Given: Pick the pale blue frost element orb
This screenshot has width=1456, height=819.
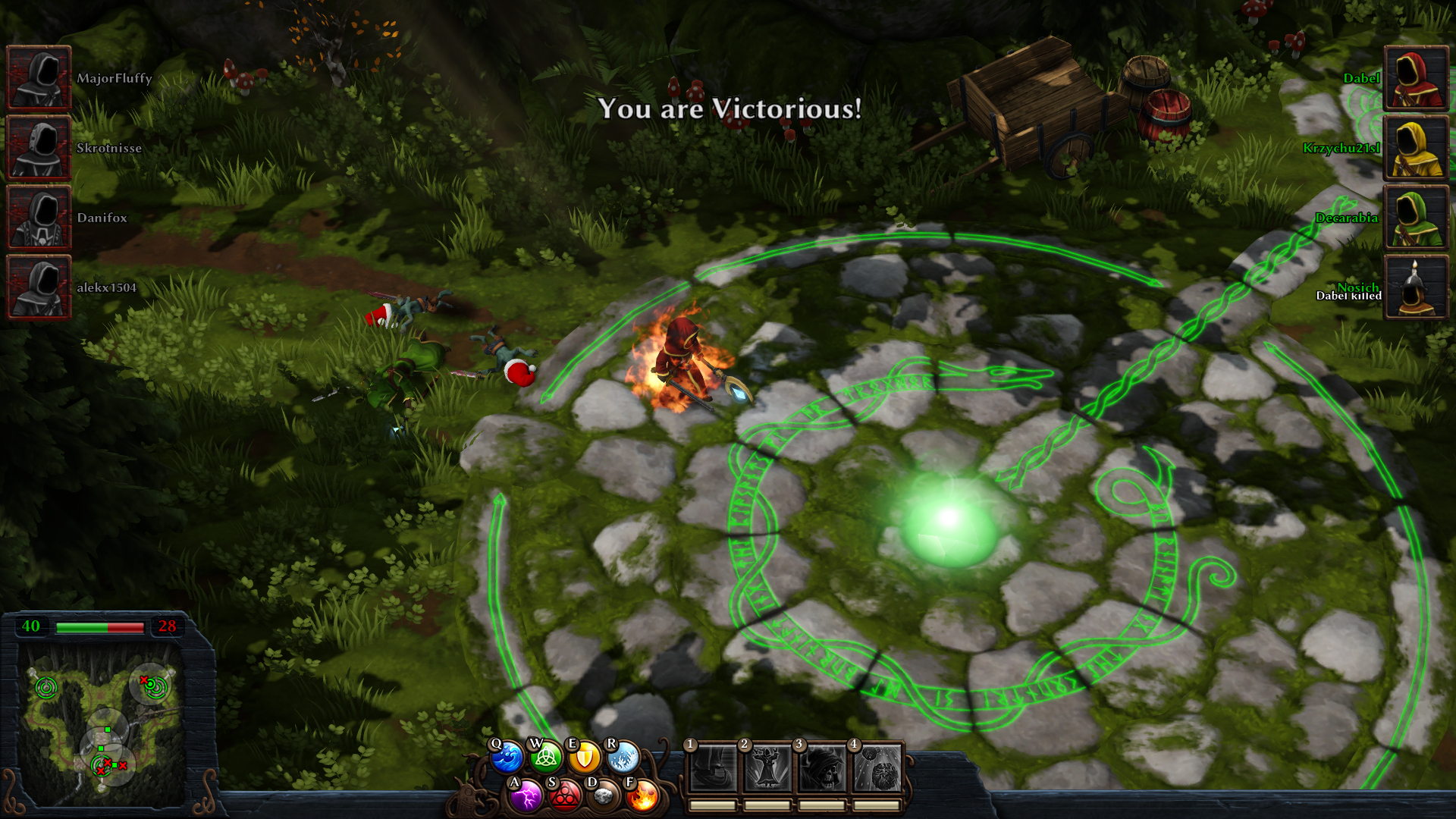Looking at the screenshot, I should [x=623, y=758].
